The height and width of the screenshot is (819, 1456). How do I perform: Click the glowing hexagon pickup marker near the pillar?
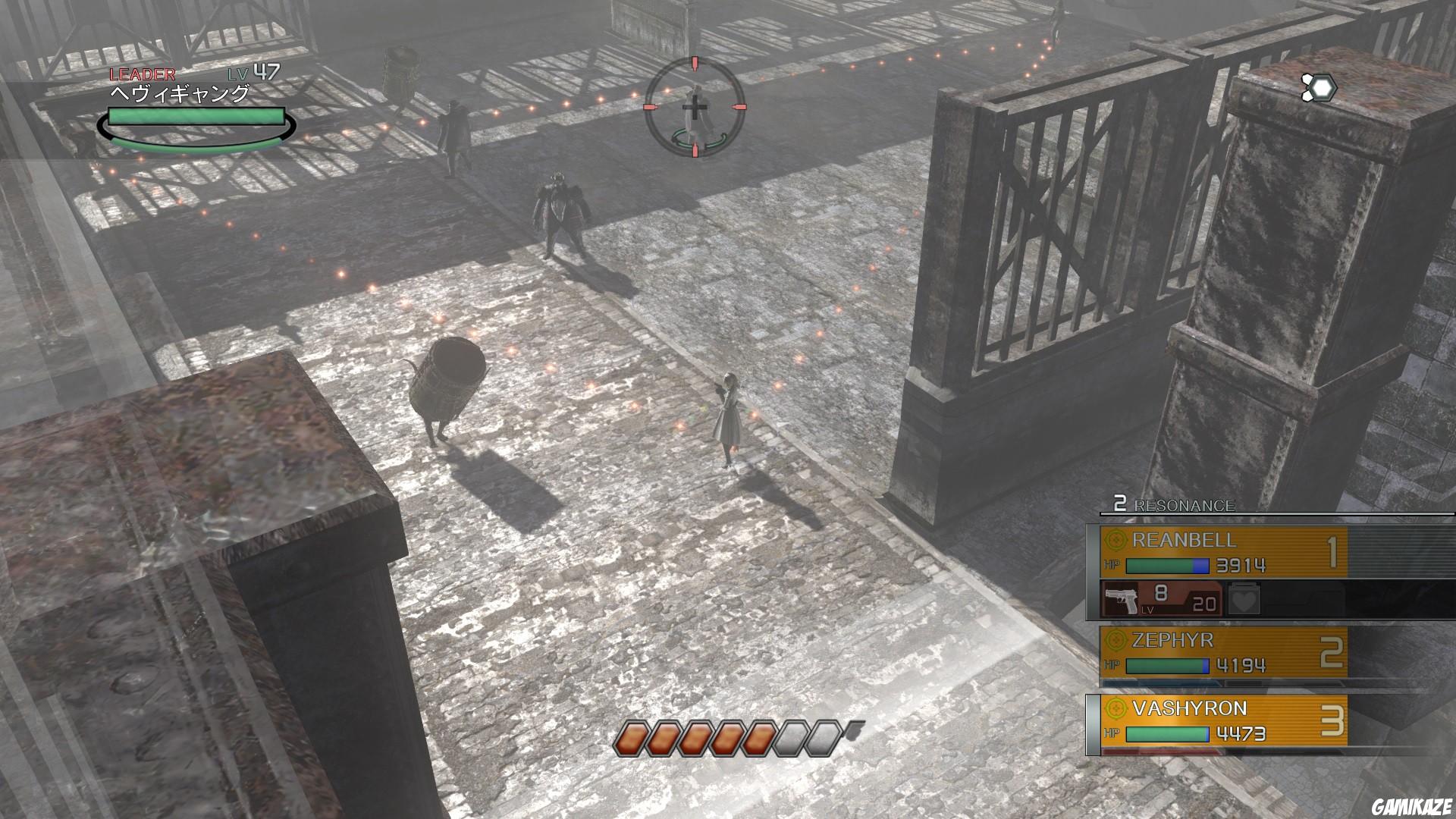(x=1318, y=86)
